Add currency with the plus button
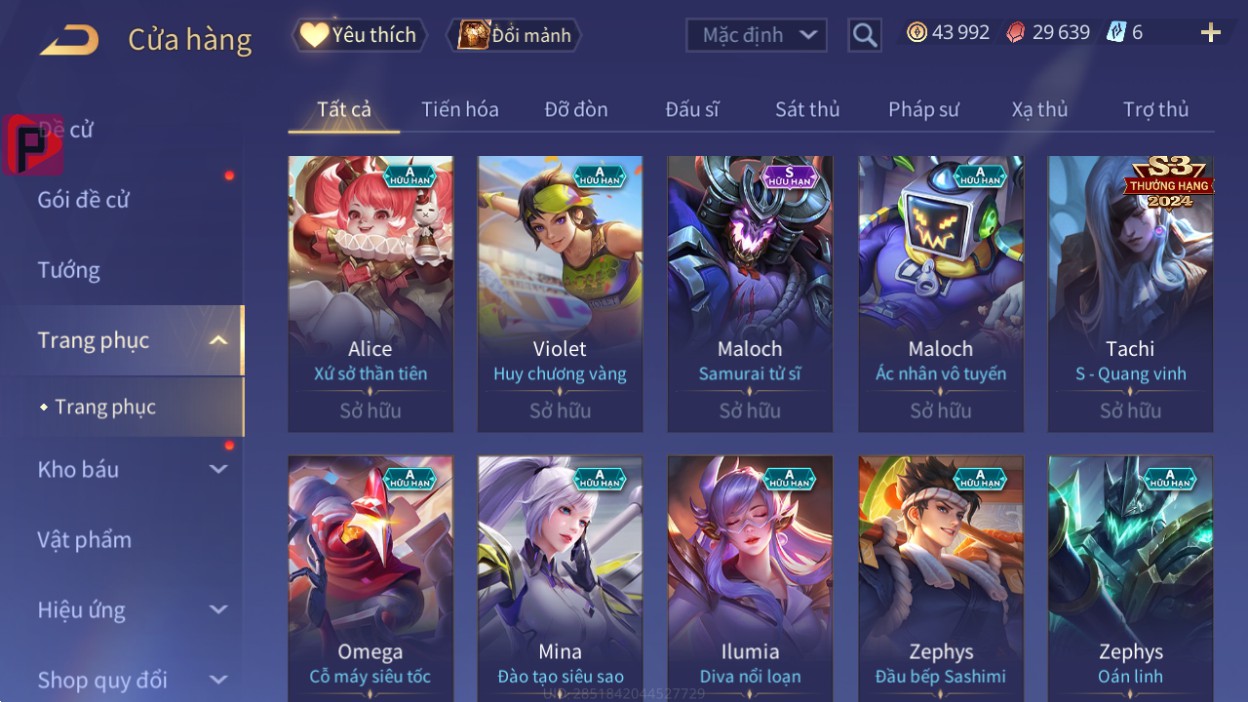This screenshot has height=702, width=1248. coord(1210,33)
